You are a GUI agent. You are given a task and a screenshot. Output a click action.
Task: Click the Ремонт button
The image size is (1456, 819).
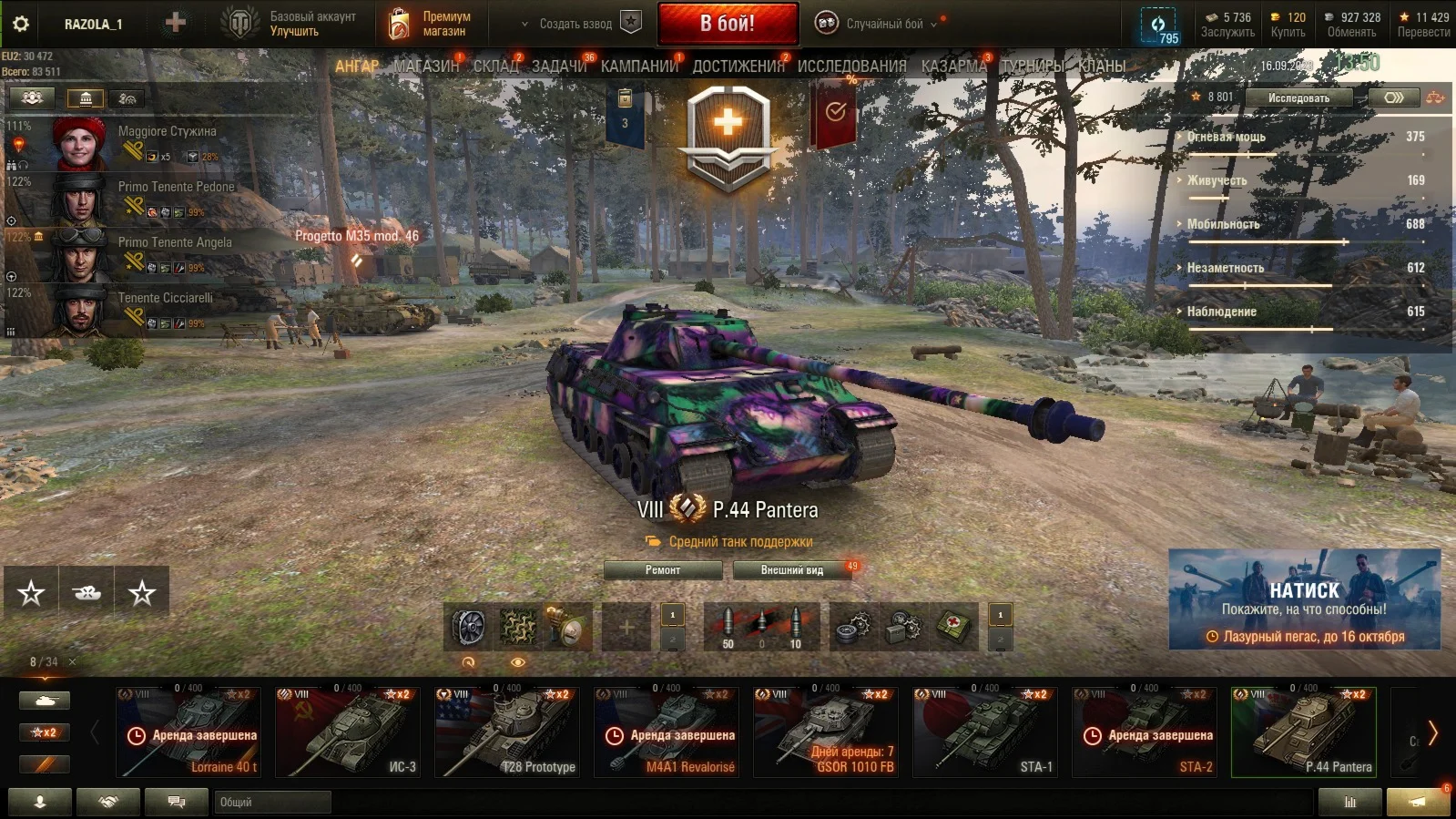[663, 570]
